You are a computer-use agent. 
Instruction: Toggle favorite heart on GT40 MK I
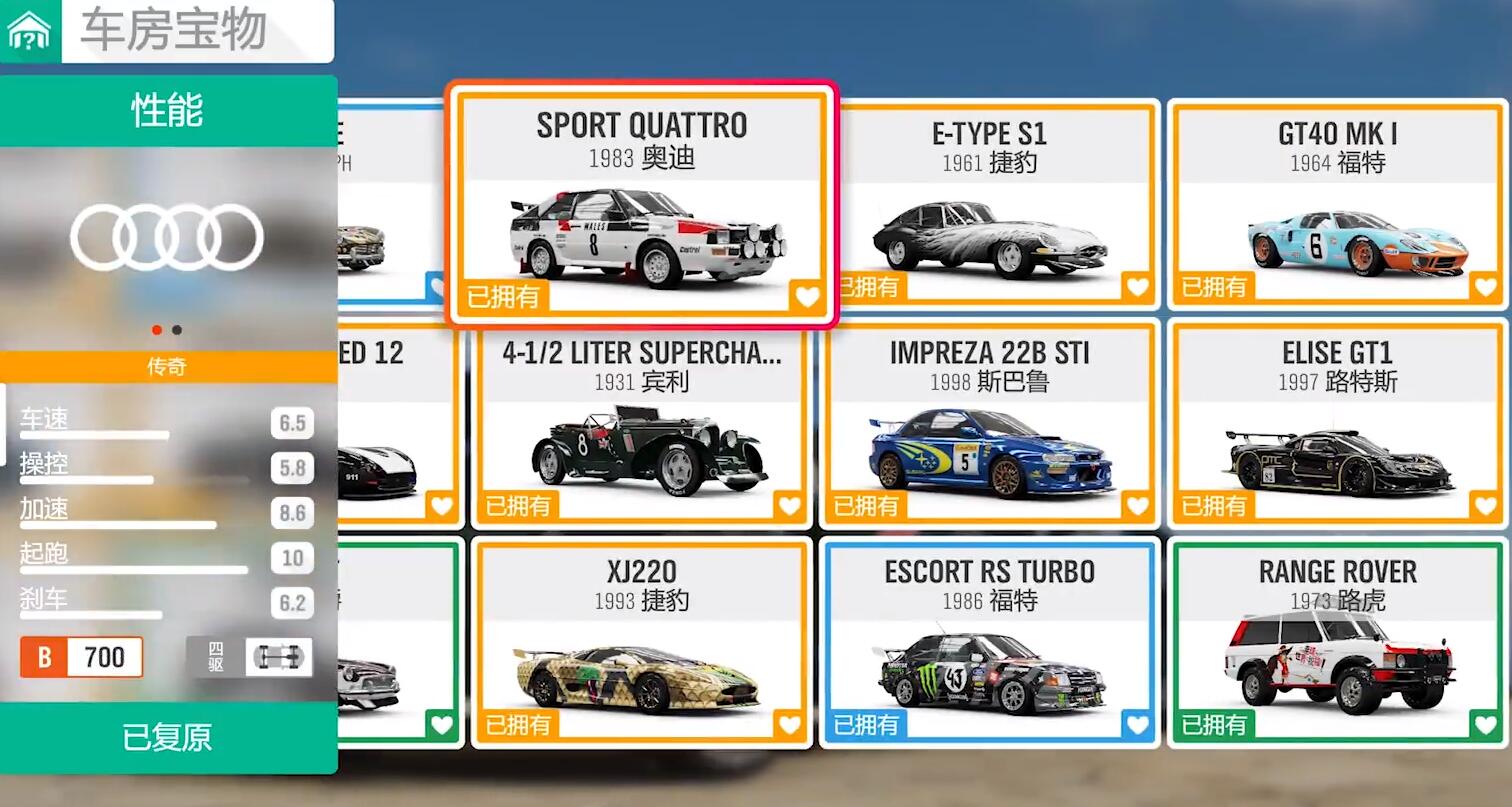tap(1485, 288)
